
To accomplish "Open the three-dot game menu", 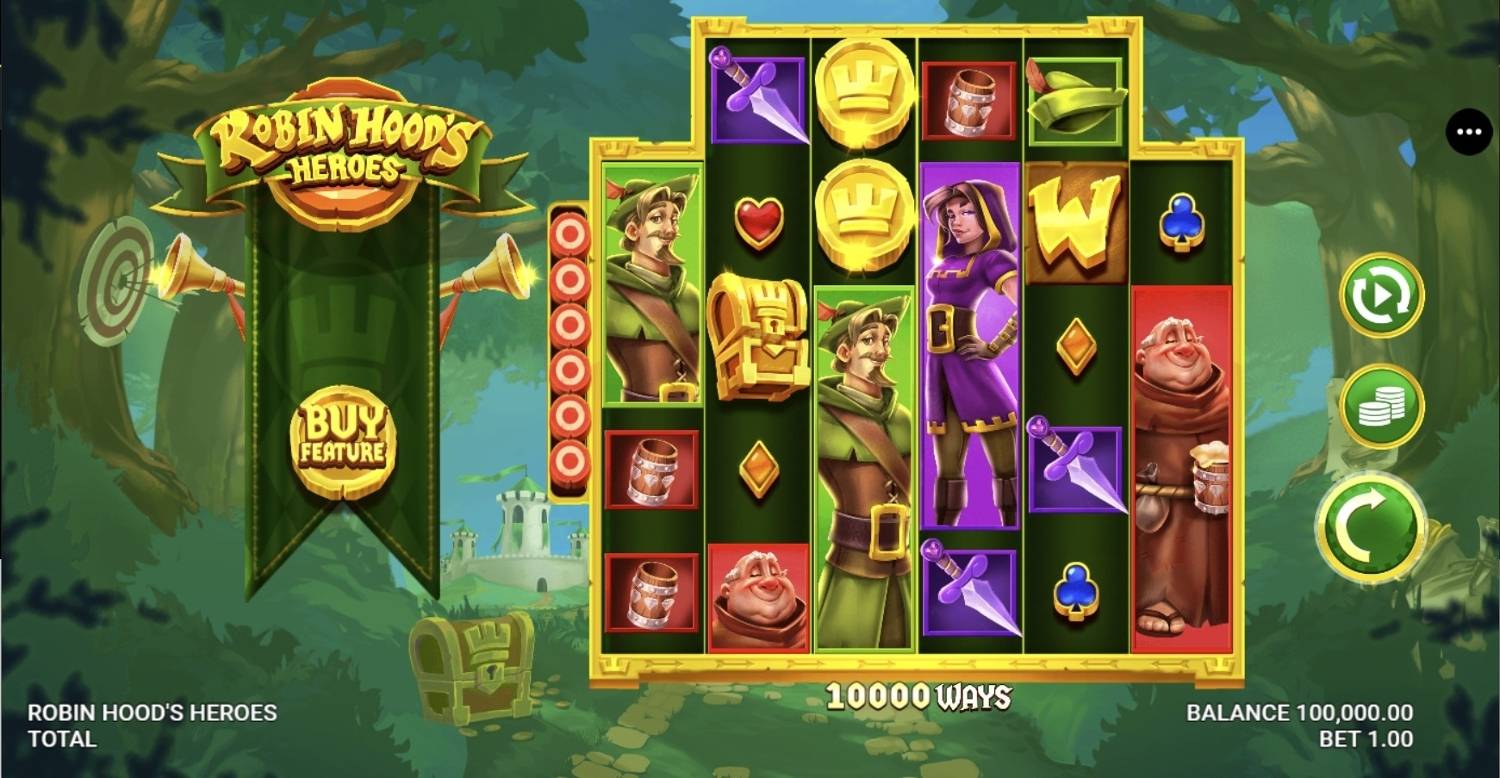I will point(1468,131).
